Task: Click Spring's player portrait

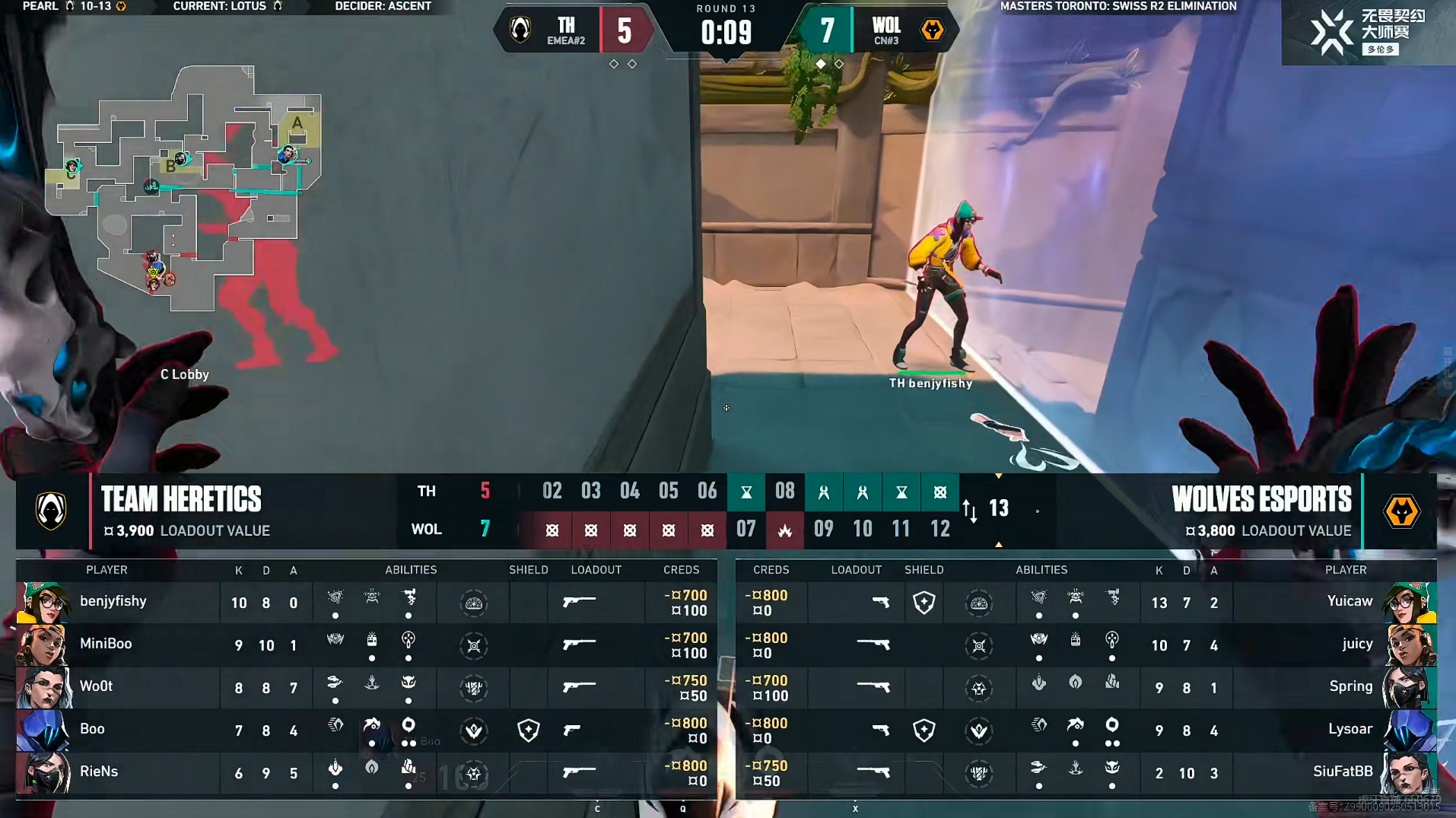Action: pyautogui.click(x=1409, y=687)
